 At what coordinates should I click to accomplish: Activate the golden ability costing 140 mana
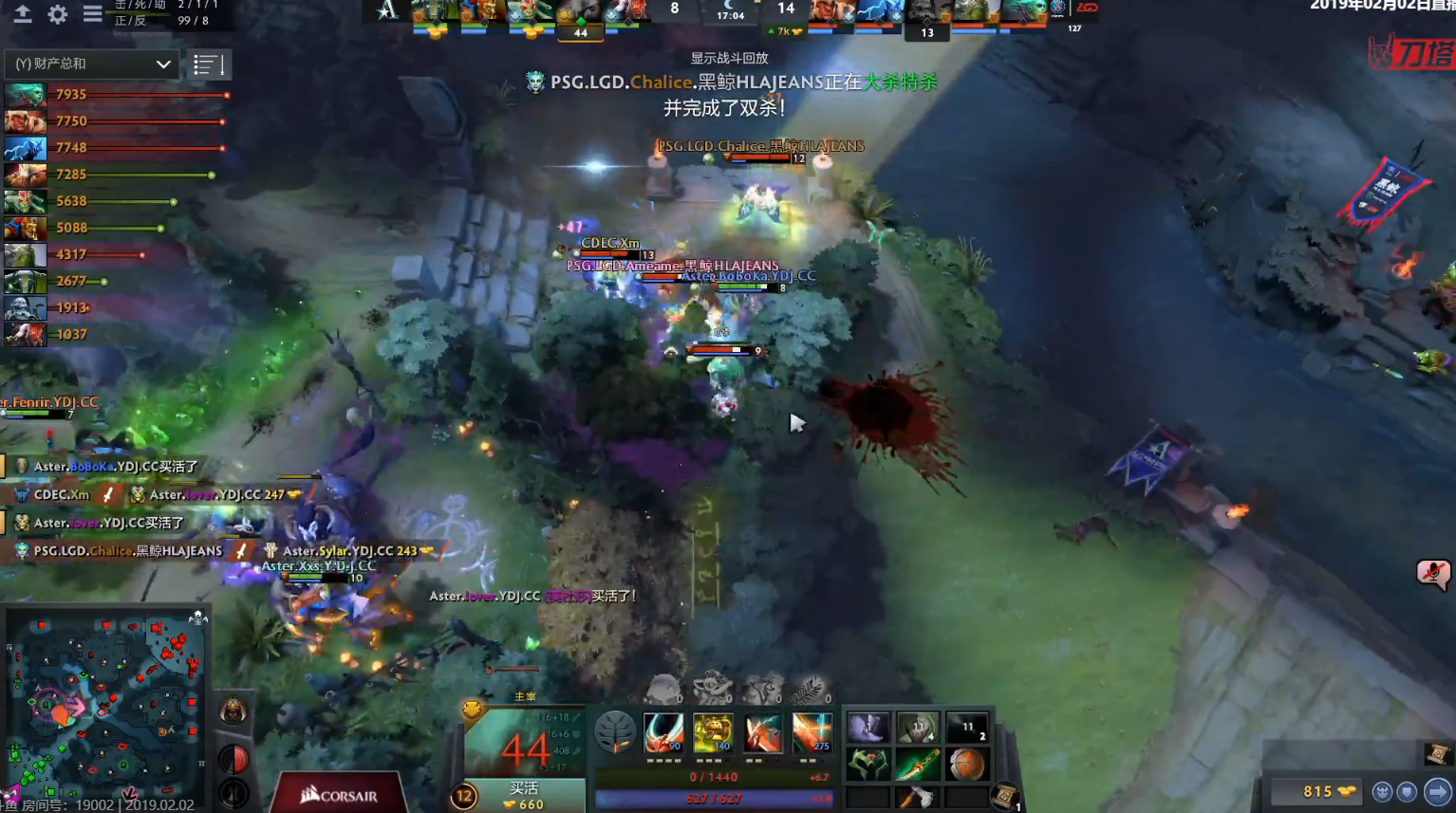[x=713, y=732]
